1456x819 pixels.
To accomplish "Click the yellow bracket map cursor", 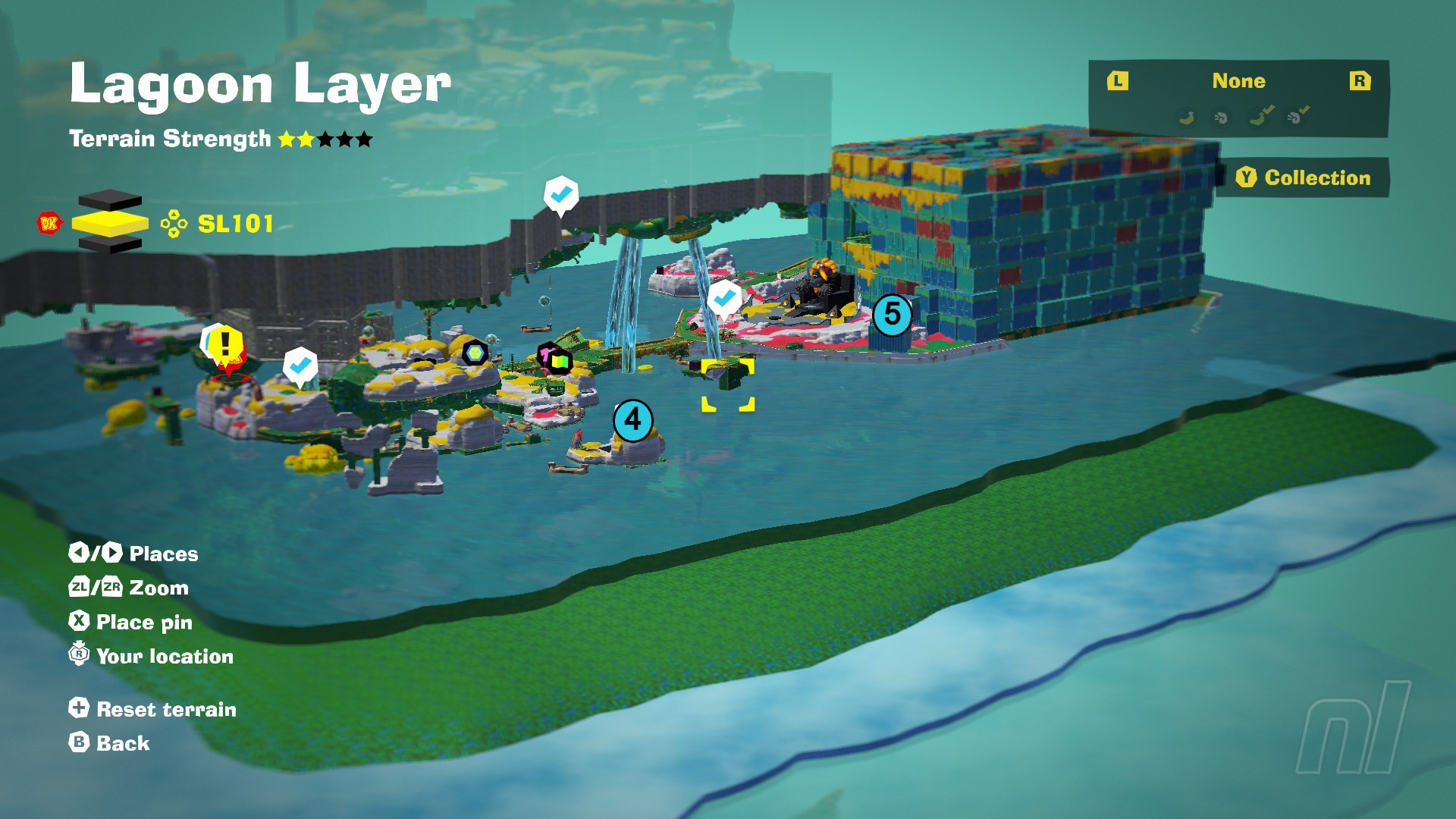I will pos(727,385).
